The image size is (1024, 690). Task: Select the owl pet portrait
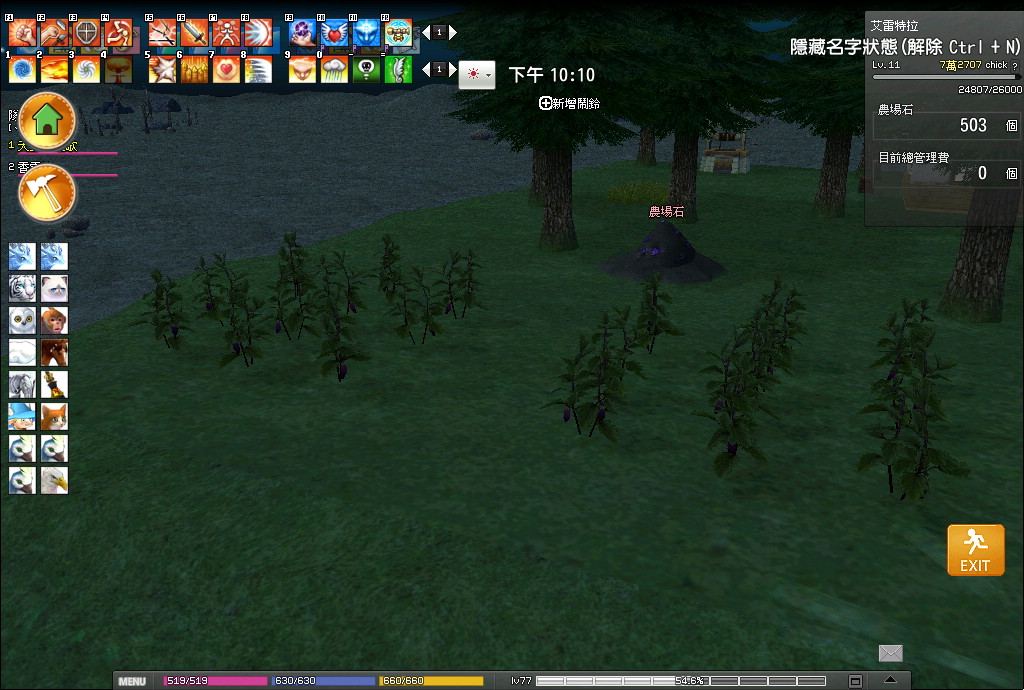[x=22, y=321]
